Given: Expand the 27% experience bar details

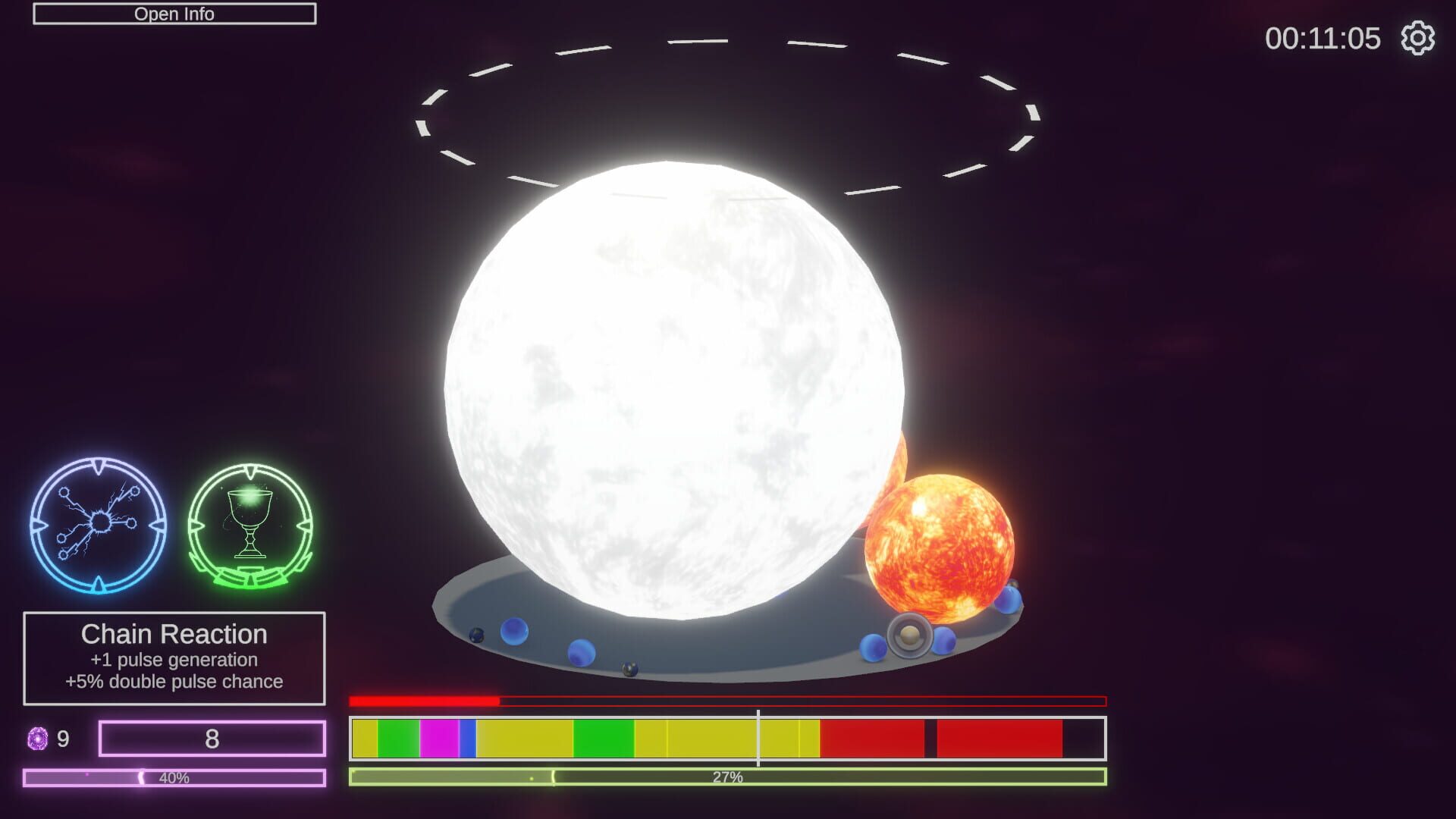Looking at the screenshot, I should [726, 775].
